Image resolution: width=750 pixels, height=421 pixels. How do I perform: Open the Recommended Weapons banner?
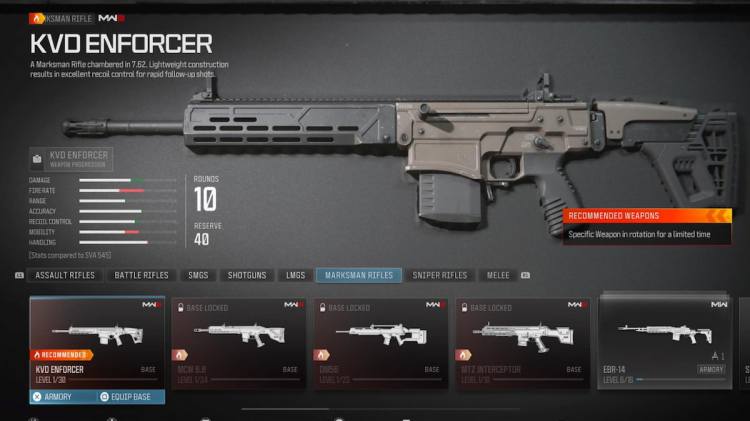tap(645, 226)
